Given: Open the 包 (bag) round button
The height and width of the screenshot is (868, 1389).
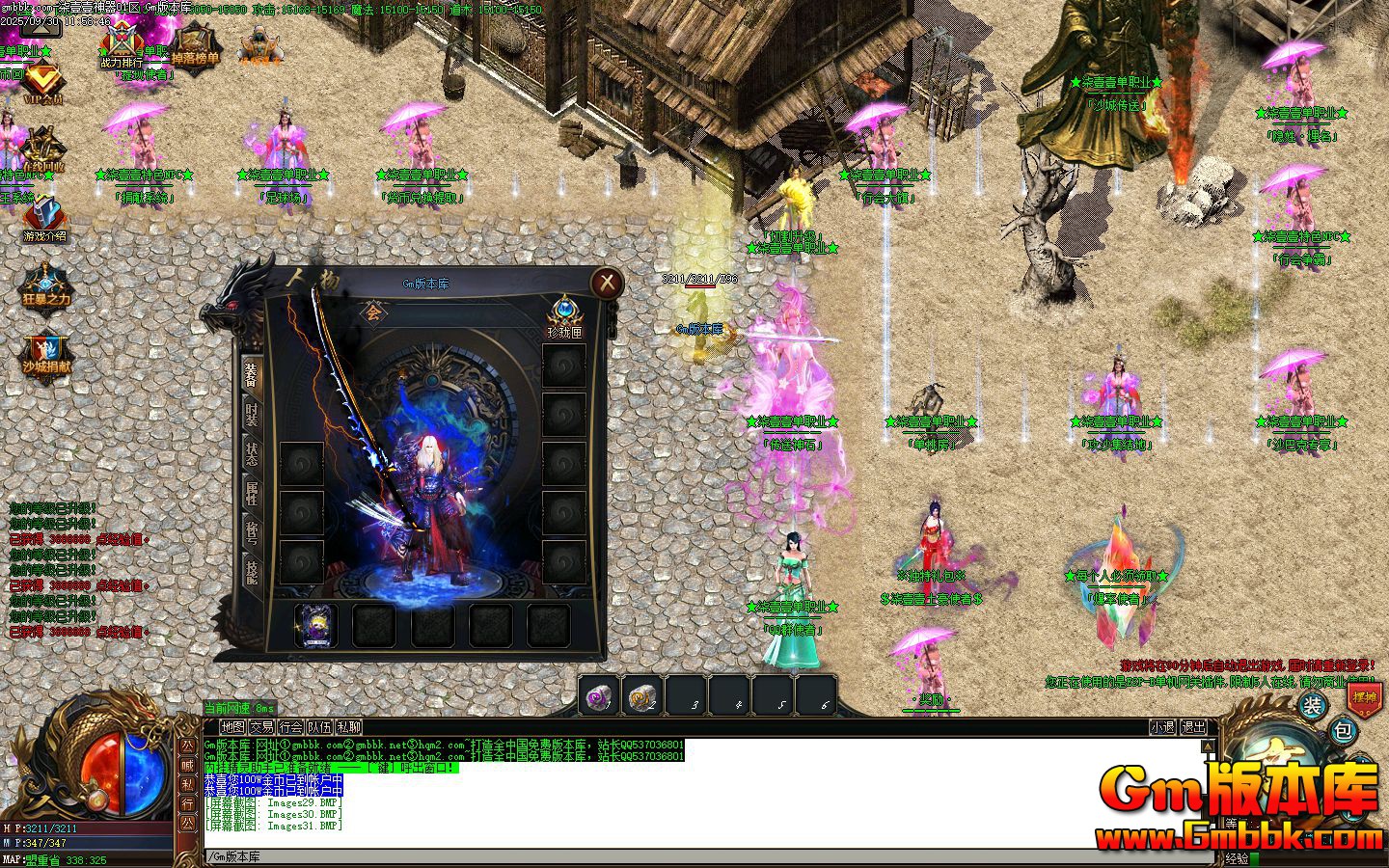Looking at the screenshot, I should [x=1342, y=731].
